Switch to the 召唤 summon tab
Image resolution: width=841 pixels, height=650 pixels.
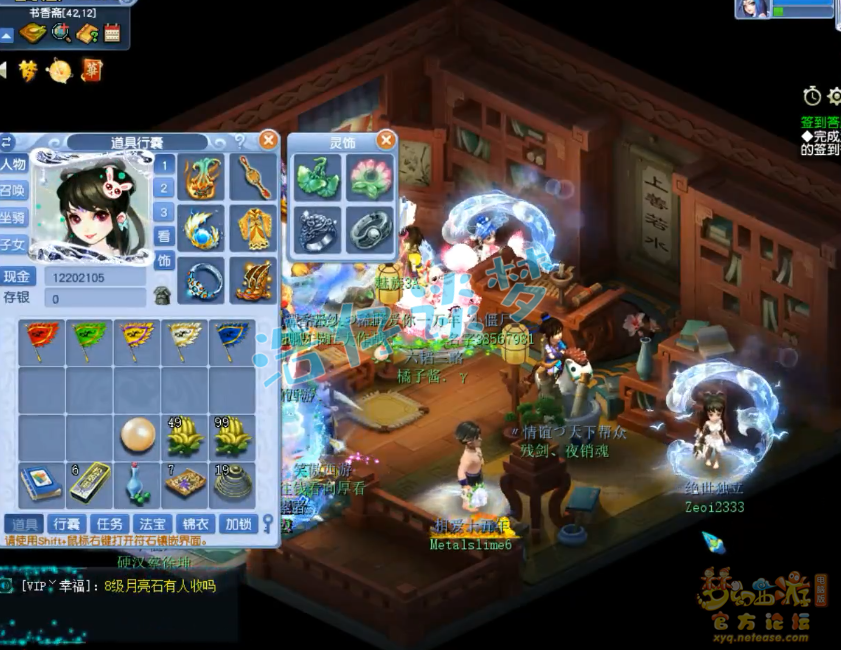[x=13, y=191]
